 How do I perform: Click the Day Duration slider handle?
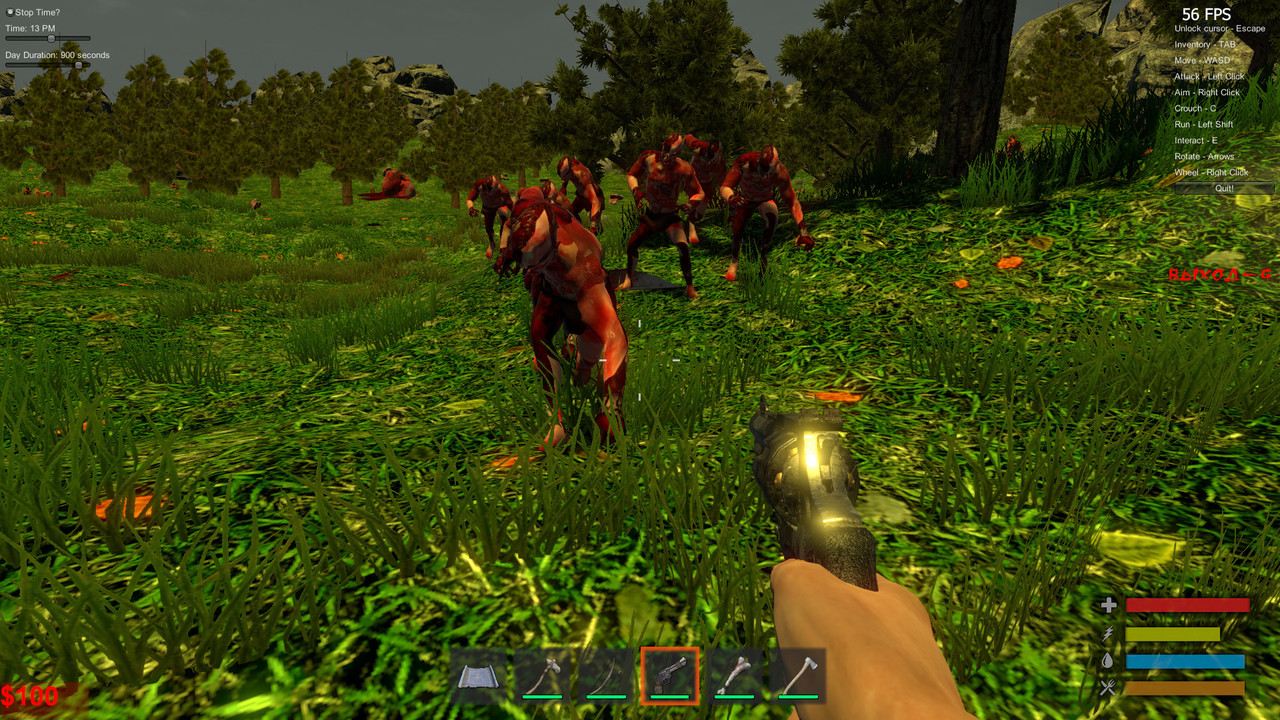tap(78, 65)
